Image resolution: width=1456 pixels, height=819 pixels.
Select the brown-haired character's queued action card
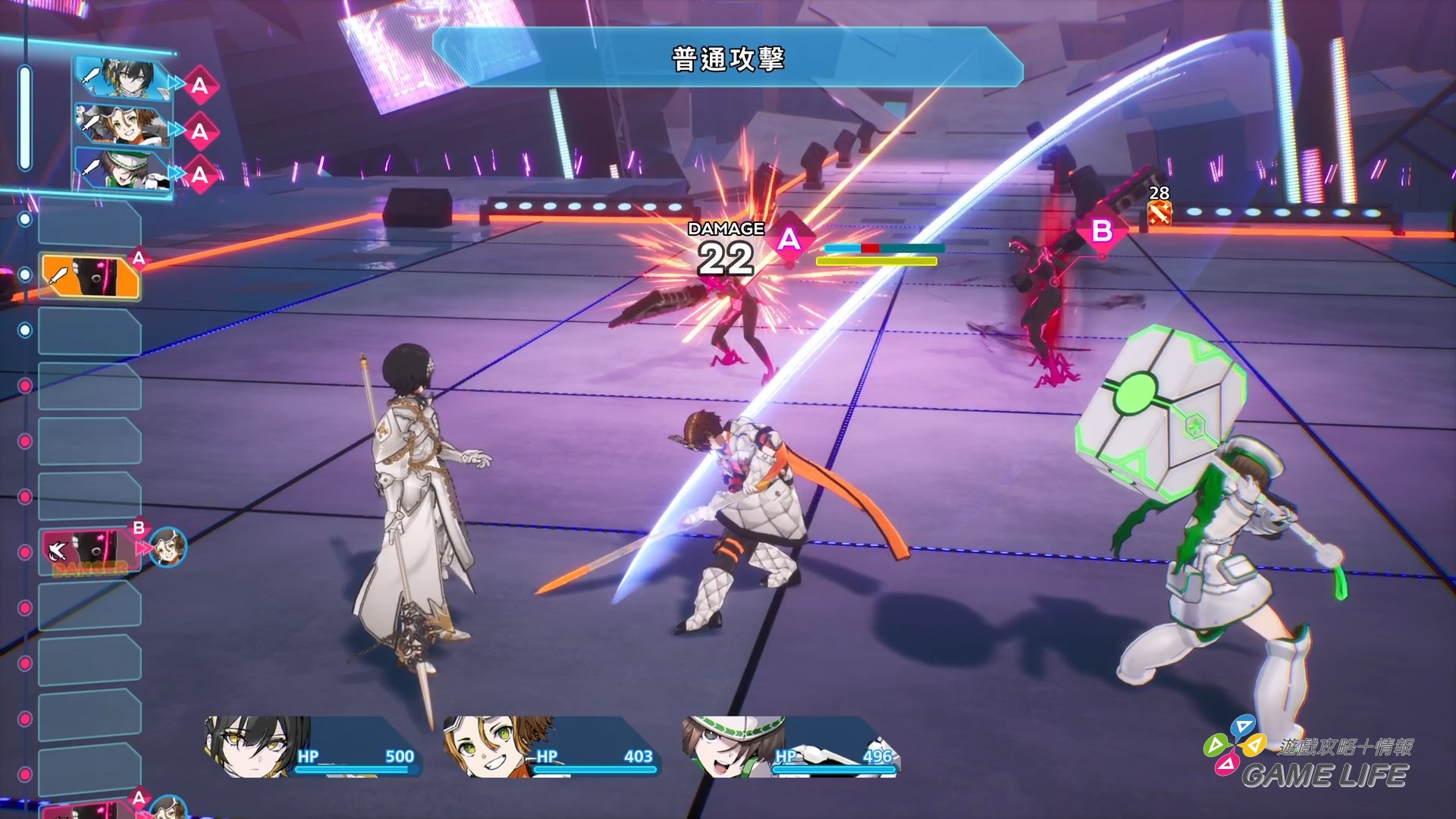123,125
